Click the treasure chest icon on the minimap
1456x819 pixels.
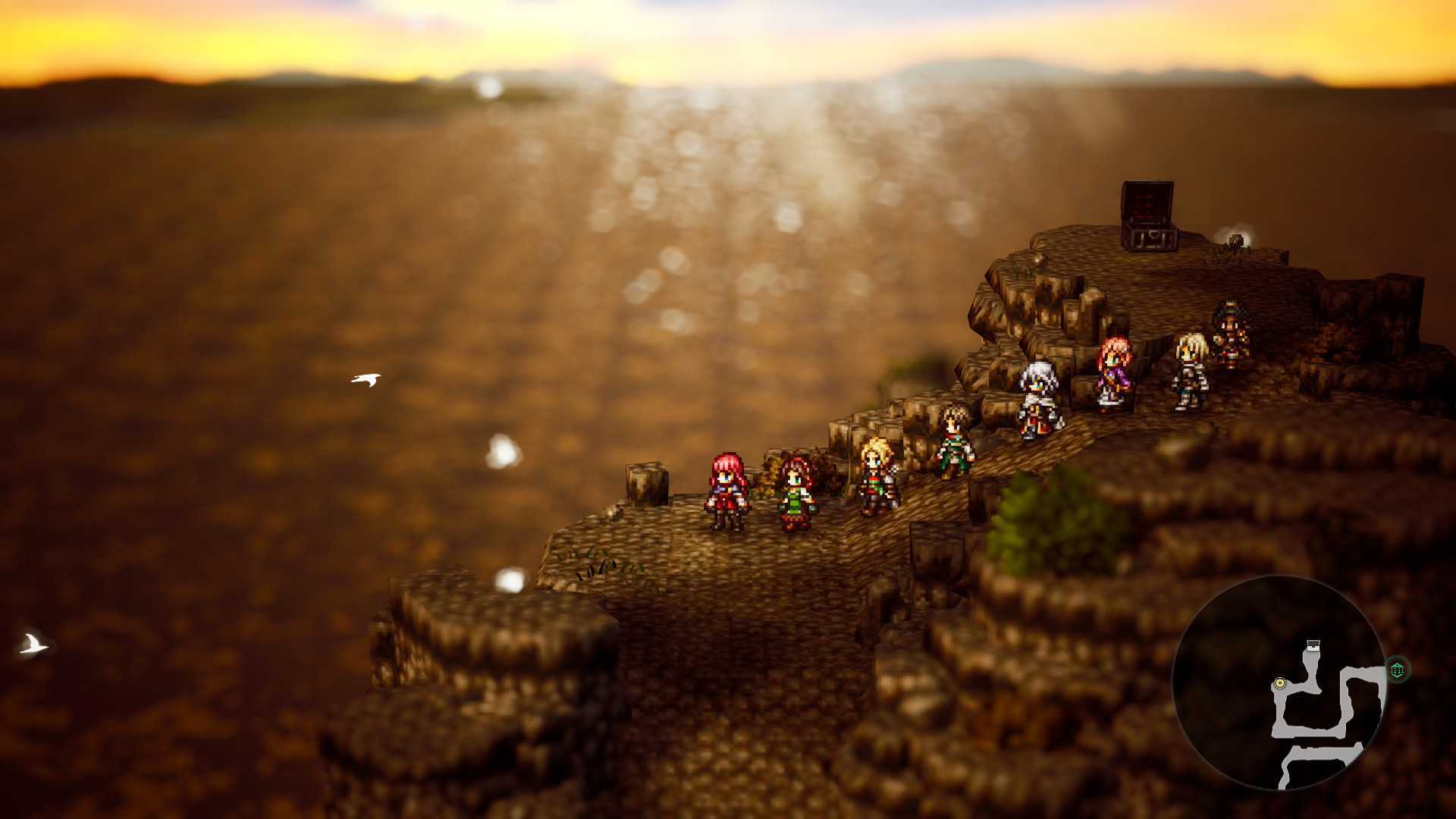click(x=1314, y=645)
